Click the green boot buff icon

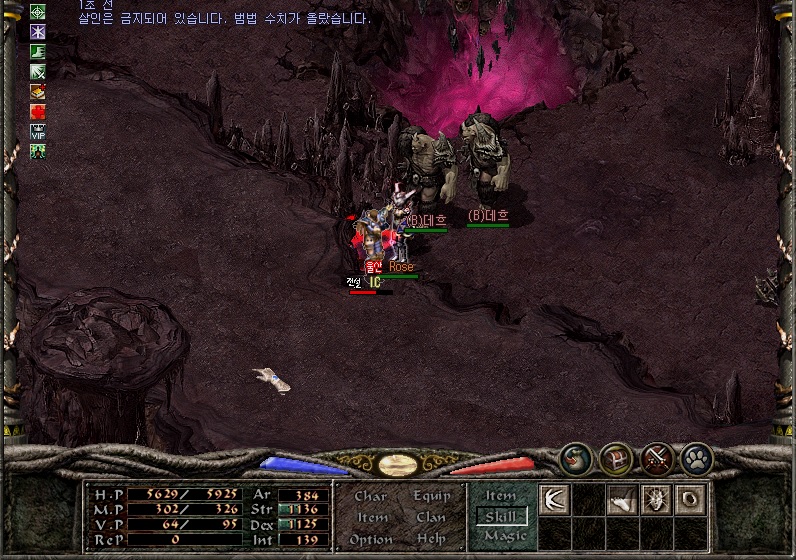click(38, 51)
